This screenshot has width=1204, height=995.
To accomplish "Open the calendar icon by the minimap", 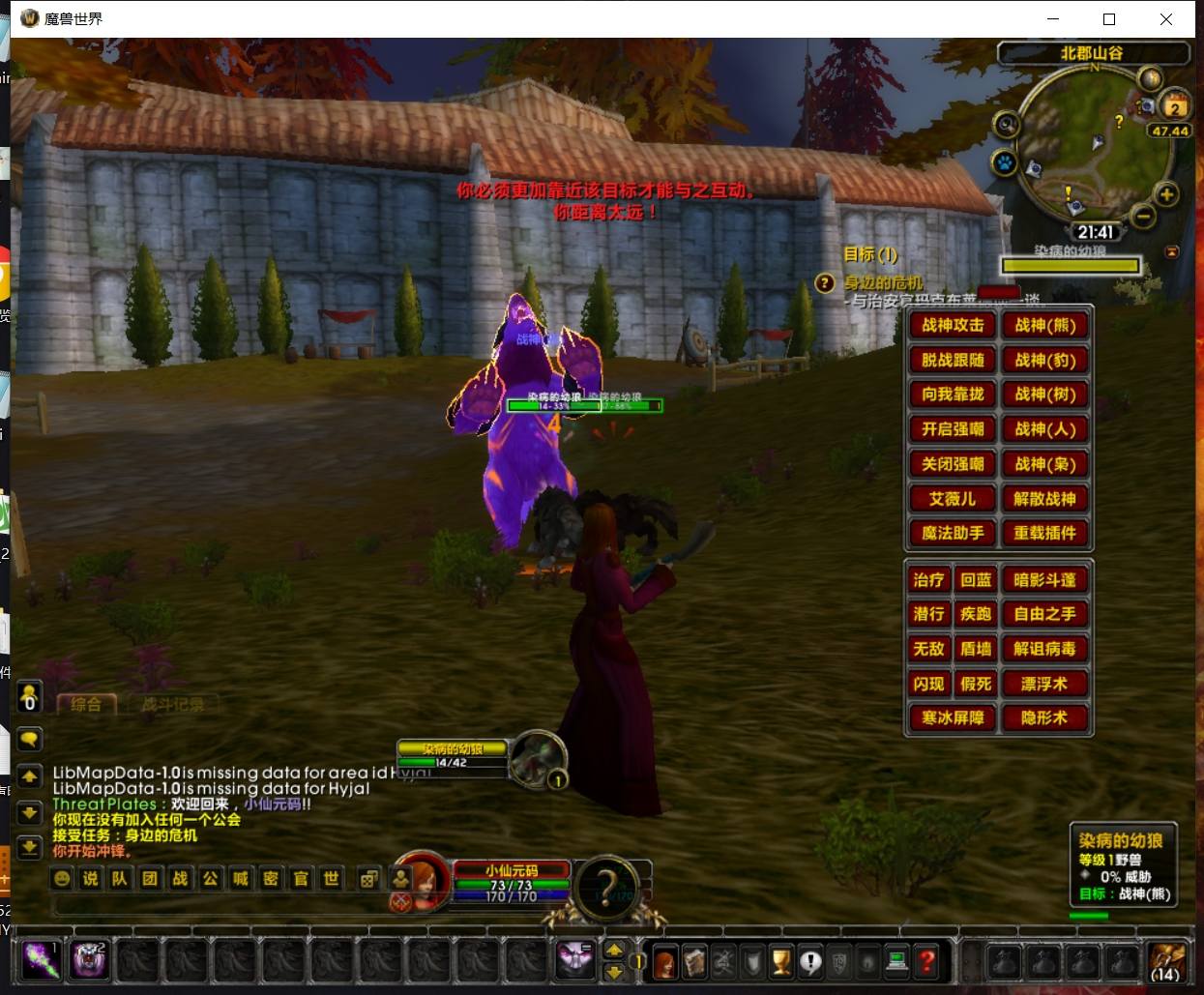I will (x=1175, y=105).
